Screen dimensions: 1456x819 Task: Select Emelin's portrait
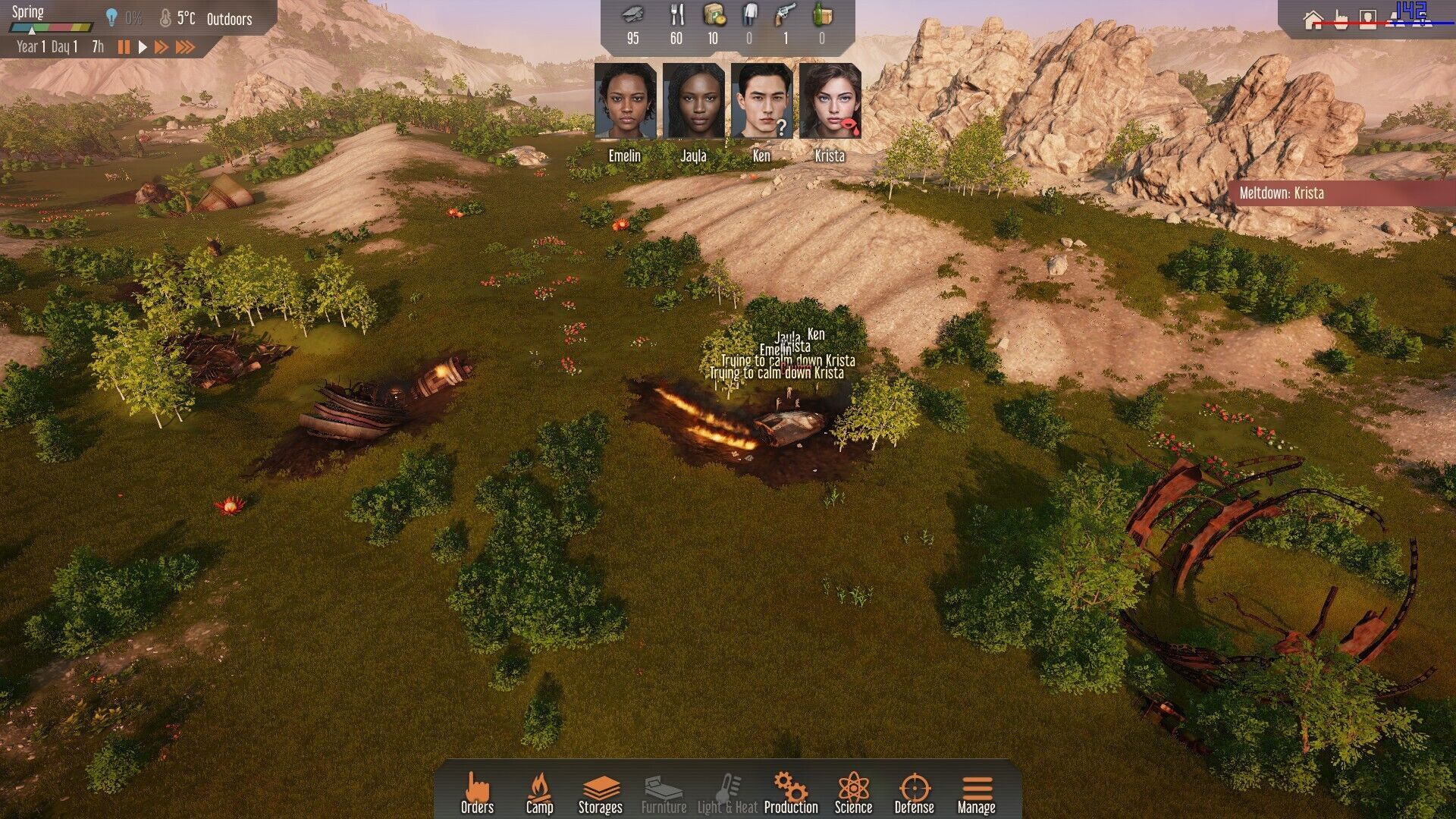coord(626,102)
